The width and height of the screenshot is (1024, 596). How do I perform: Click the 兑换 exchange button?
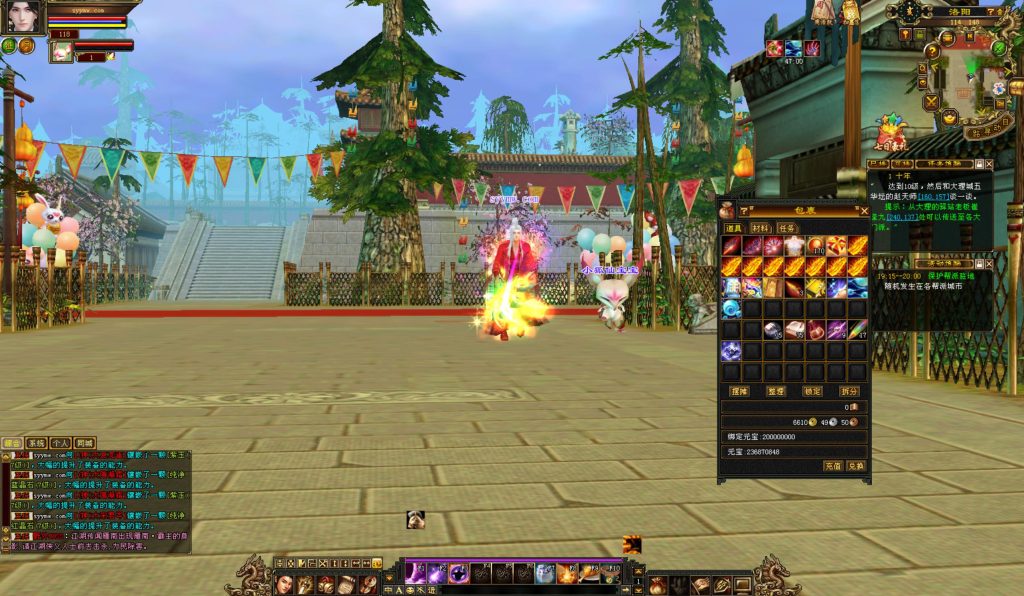(x=855, y=466)
